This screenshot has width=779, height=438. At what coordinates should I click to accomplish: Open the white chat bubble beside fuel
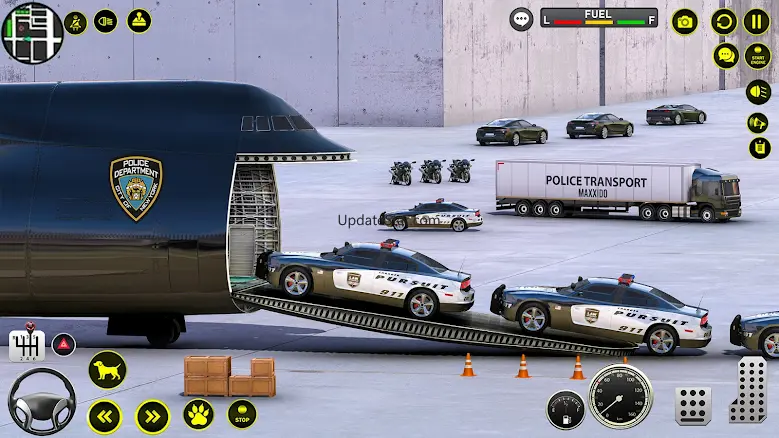(x=521, y=19)
